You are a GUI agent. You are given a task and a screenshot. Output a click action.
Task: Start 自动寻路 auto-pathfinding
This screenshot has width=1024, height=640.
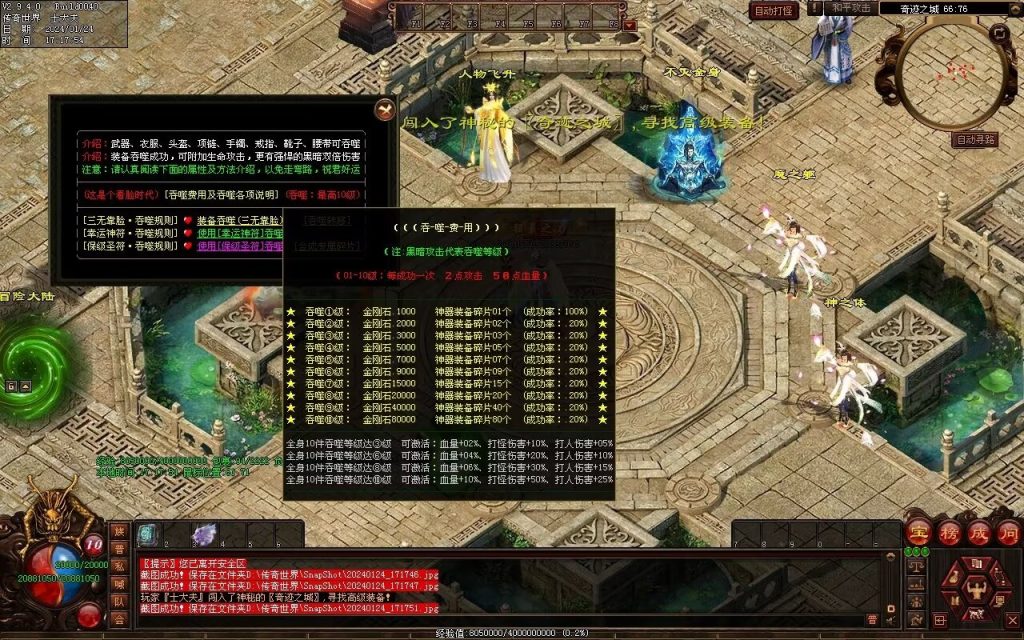[x=975, y=140]
